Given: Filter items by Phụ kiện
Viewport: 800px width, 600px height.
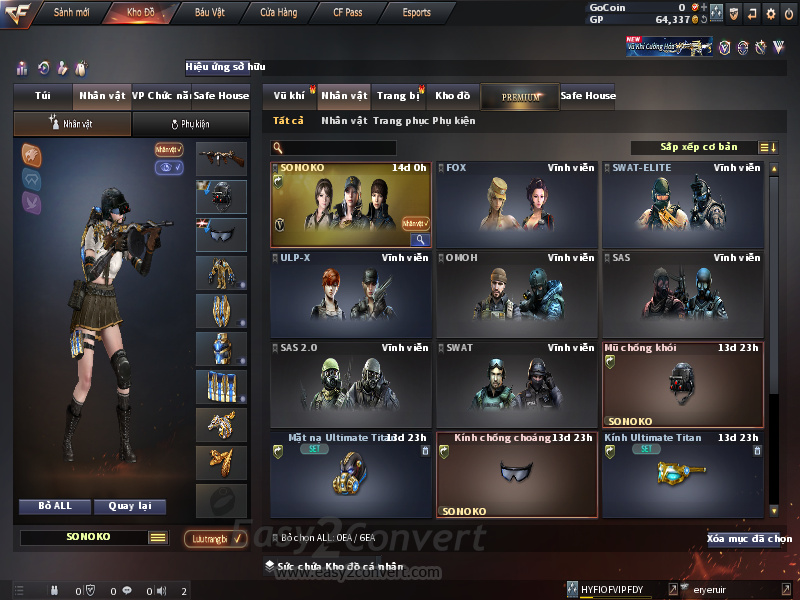Looking at the screenshot, I should pyautogui.click(x=454, y=121).
